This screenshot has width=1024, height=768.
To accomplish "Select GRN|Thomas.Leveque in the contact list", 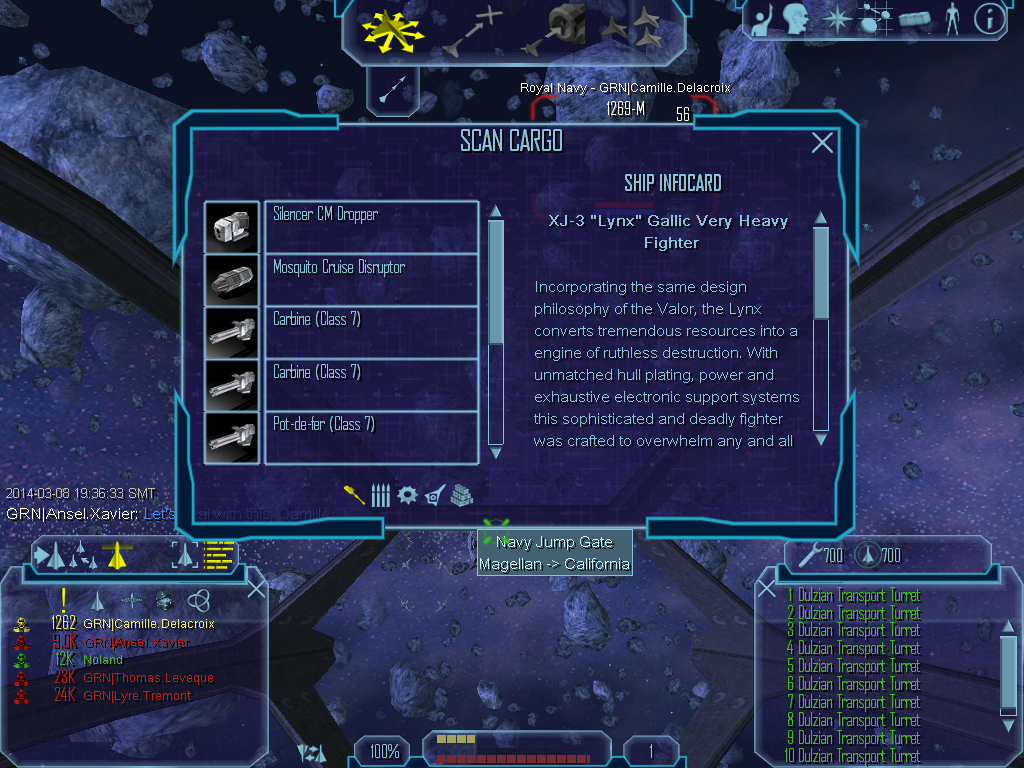I will point(148,678).
